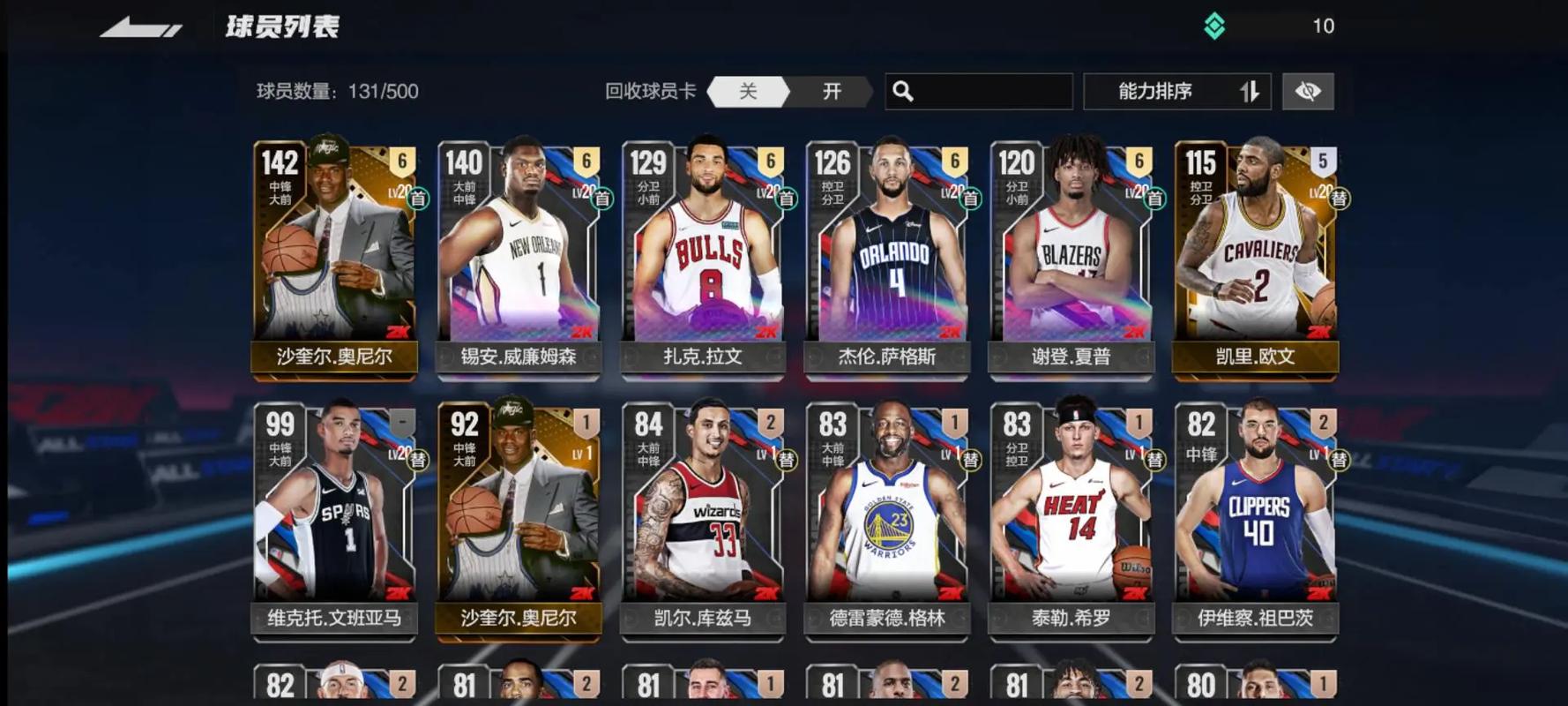Select the 沙奎尔.奥尼尔 name label
The image size is (1568, 706).
click(x=334, y=358)
